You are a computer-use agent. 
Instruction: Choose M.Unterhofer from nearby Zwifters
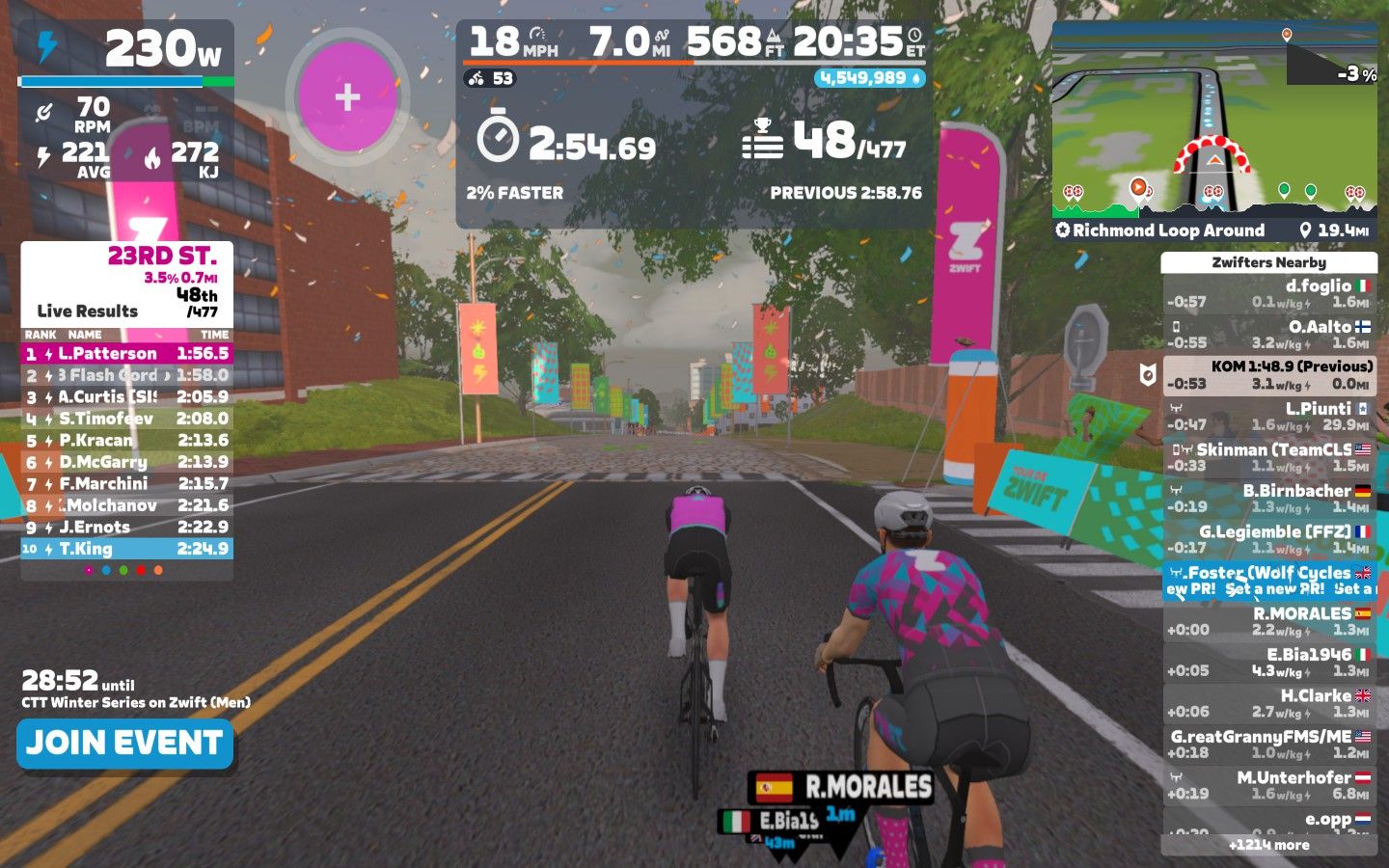pyautogui.click(x=1268, y=785)
